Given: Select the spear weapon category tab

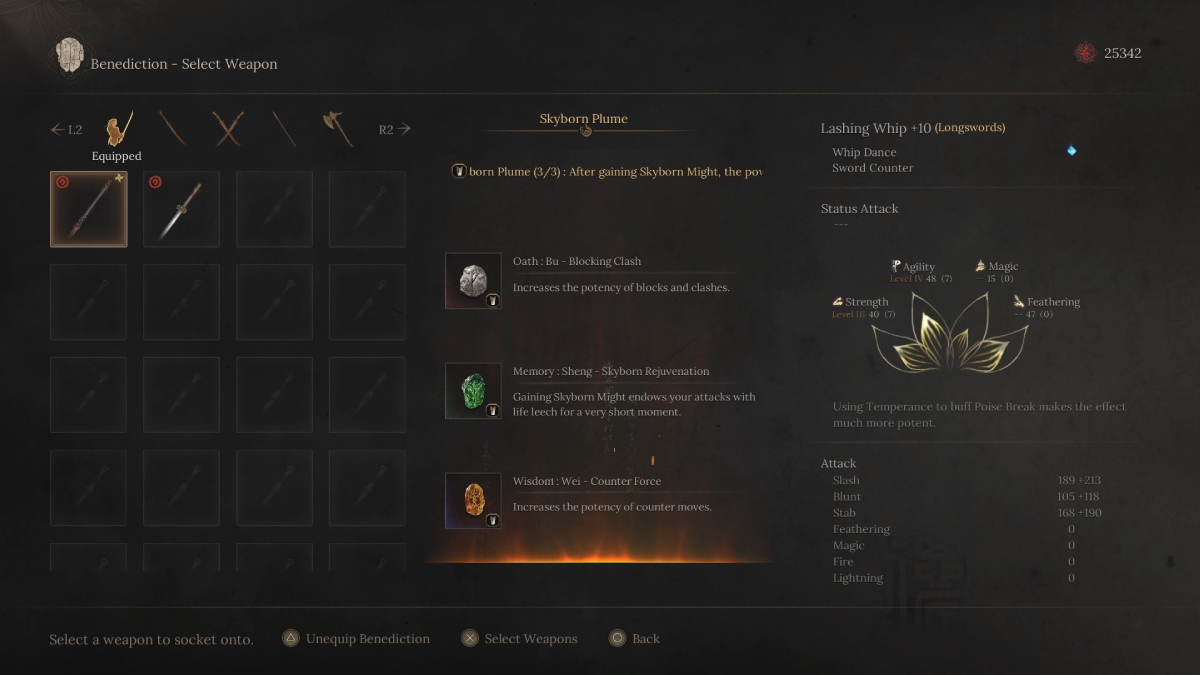Looking at the screenshot, I should click(284, 129).
